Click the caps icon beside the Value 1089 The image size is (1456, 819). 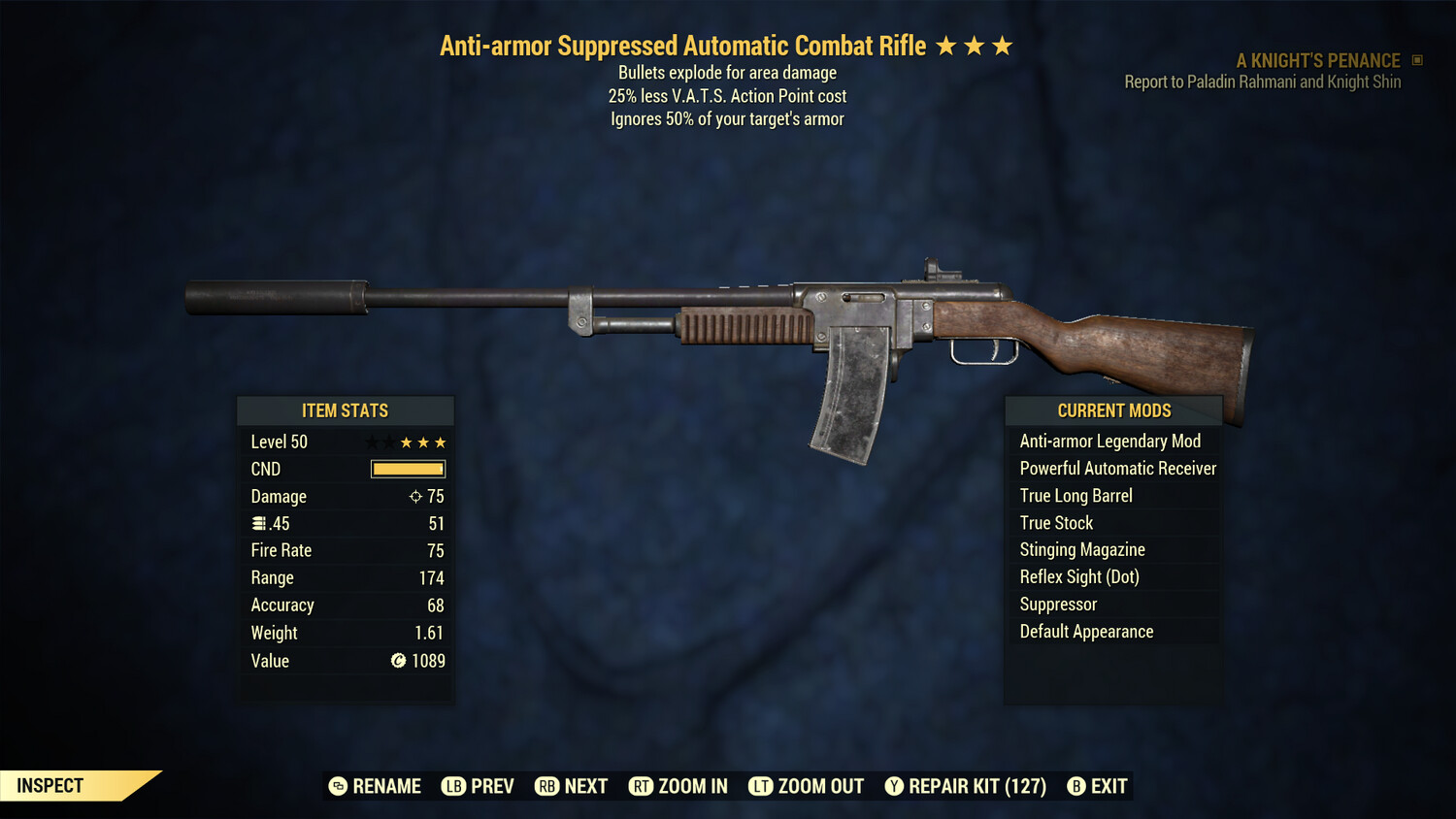[x=397, y=661]
